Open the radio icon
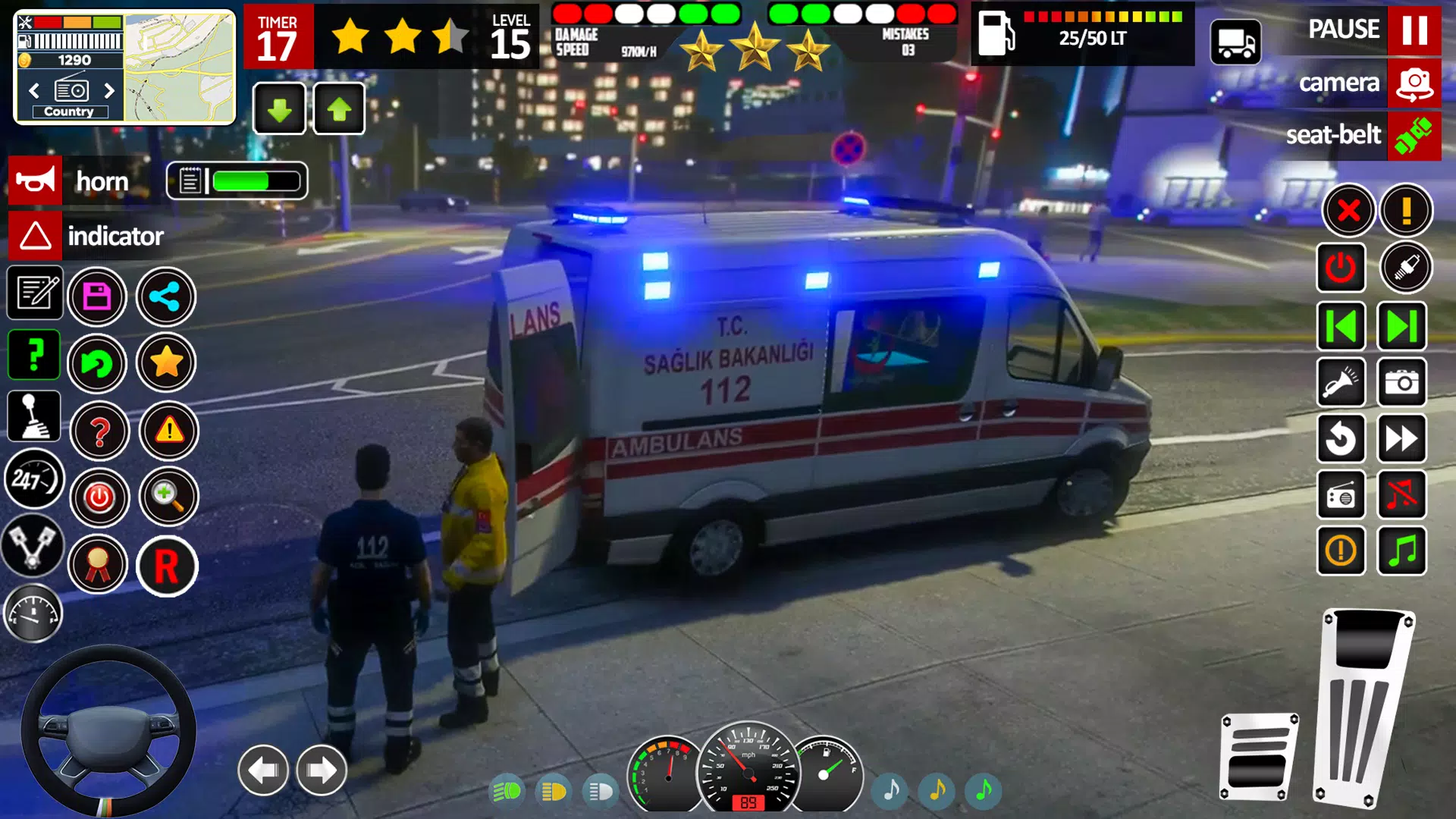Viewport: 1456px width, 819px height. (1341, 495)
